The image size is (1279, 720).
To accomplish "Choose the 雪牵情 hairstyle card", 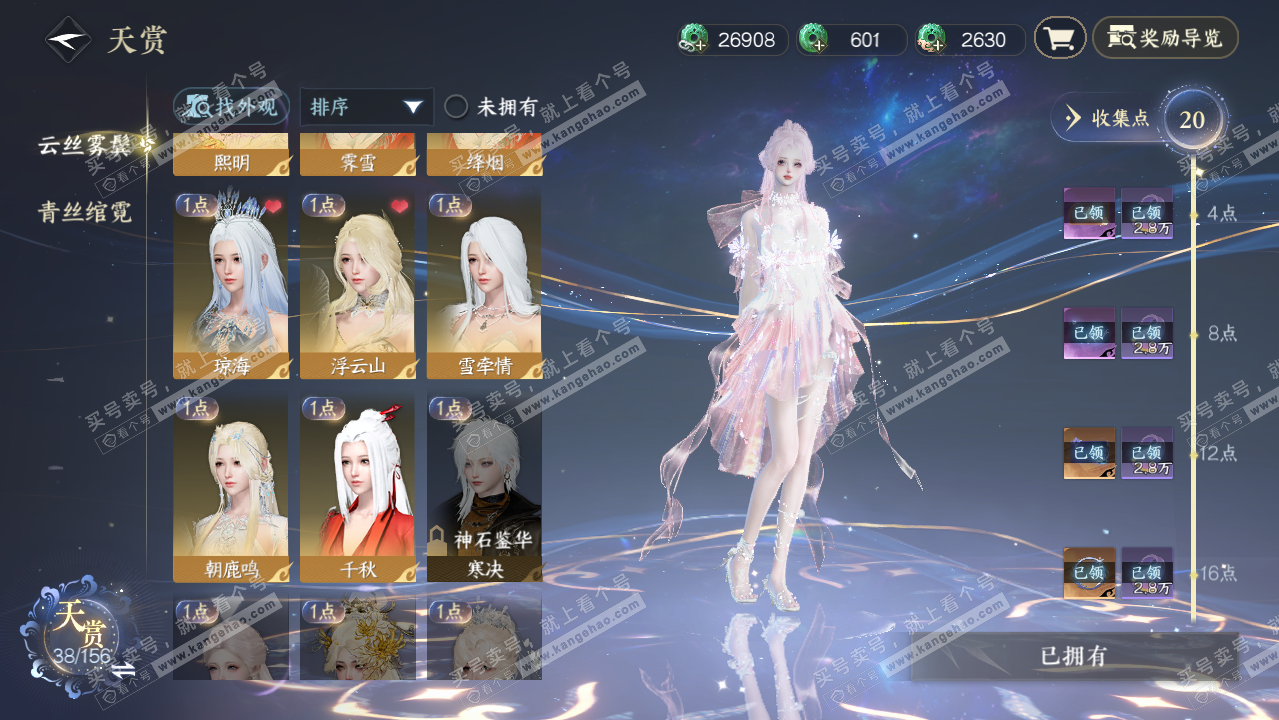I will coord(484,286).
